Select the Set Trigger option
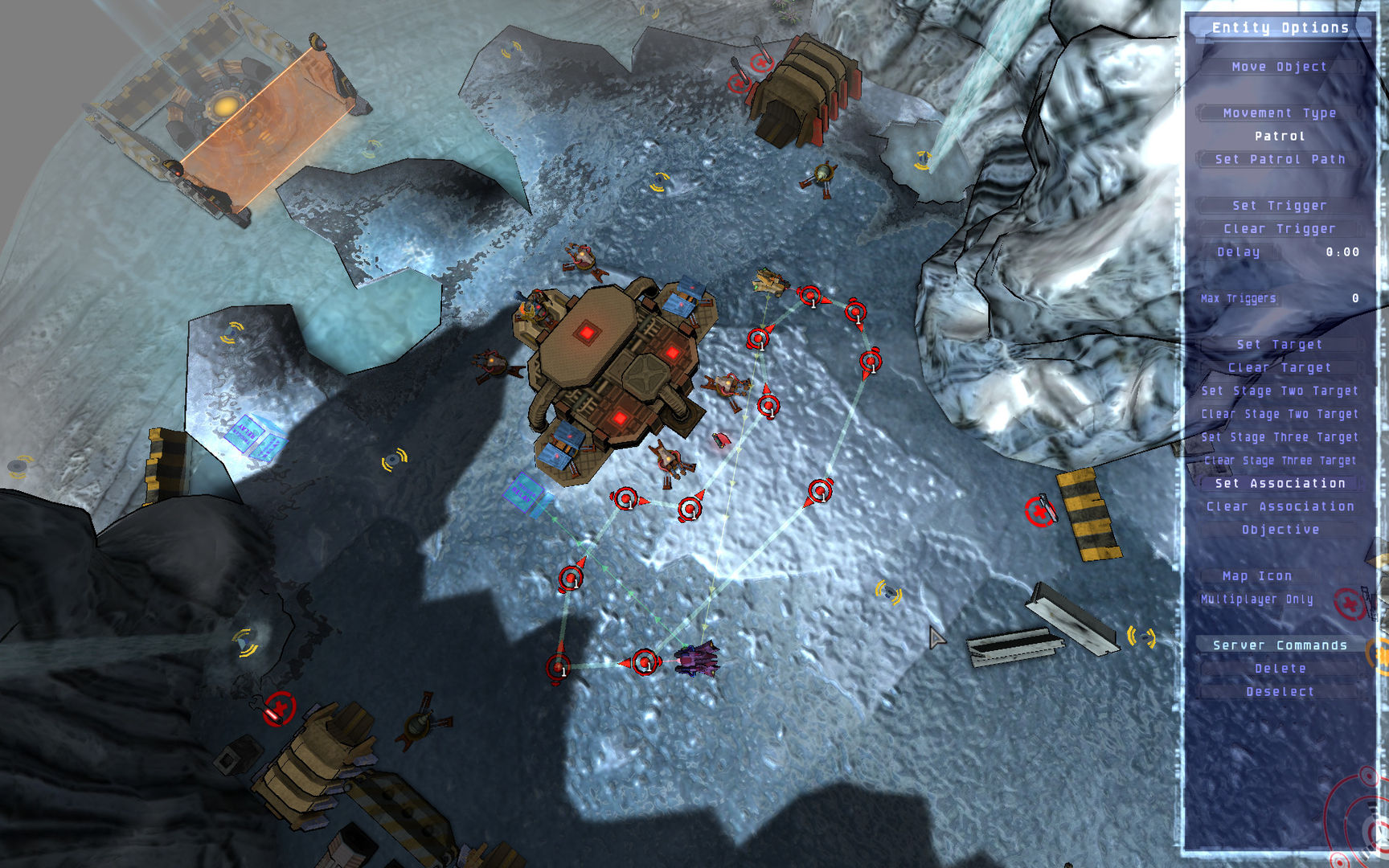Viewport: 1389px width, 868px height. tap(1279, 206)
